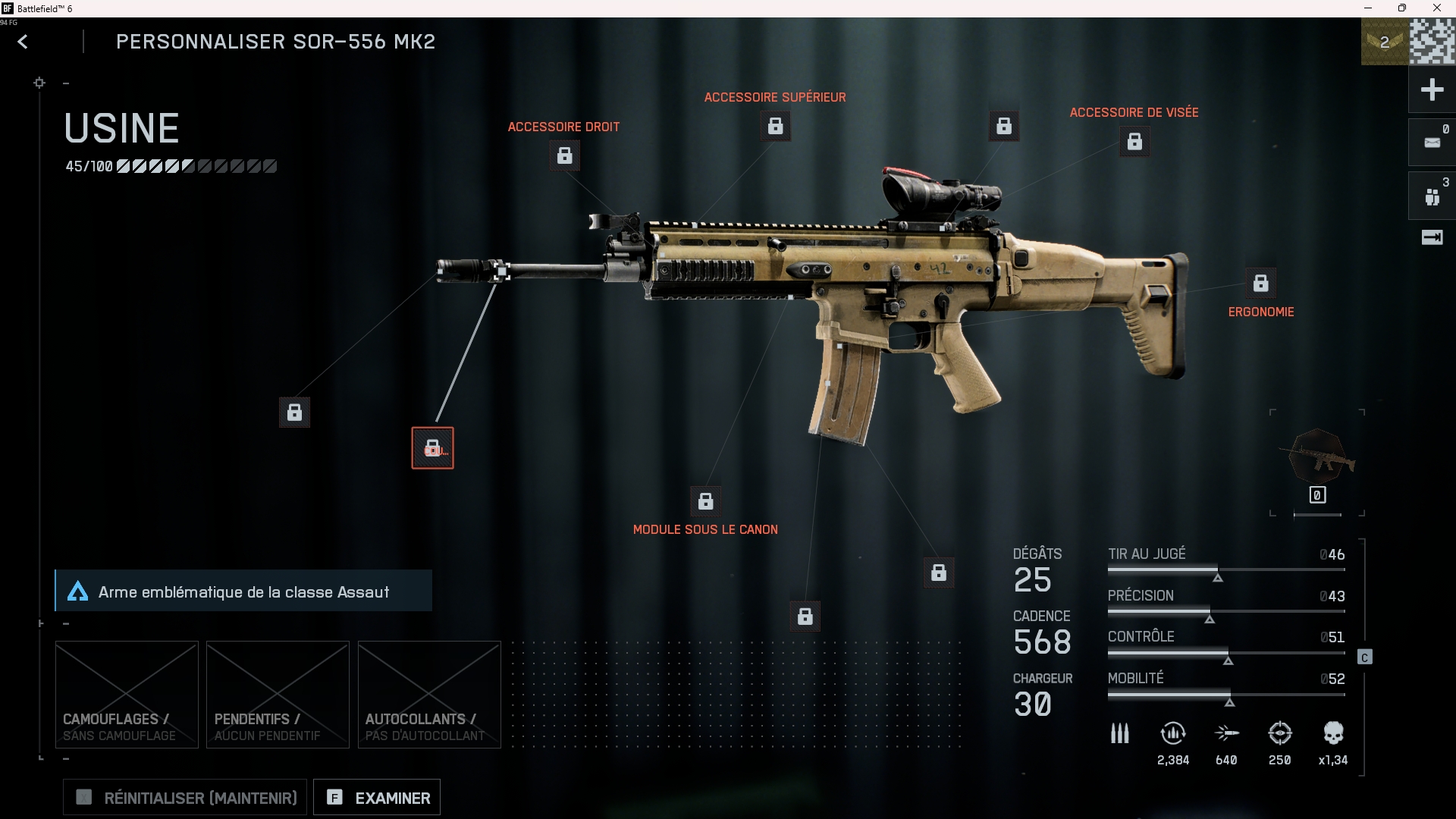Close the Battlefield 6 window

point(1436,8)
